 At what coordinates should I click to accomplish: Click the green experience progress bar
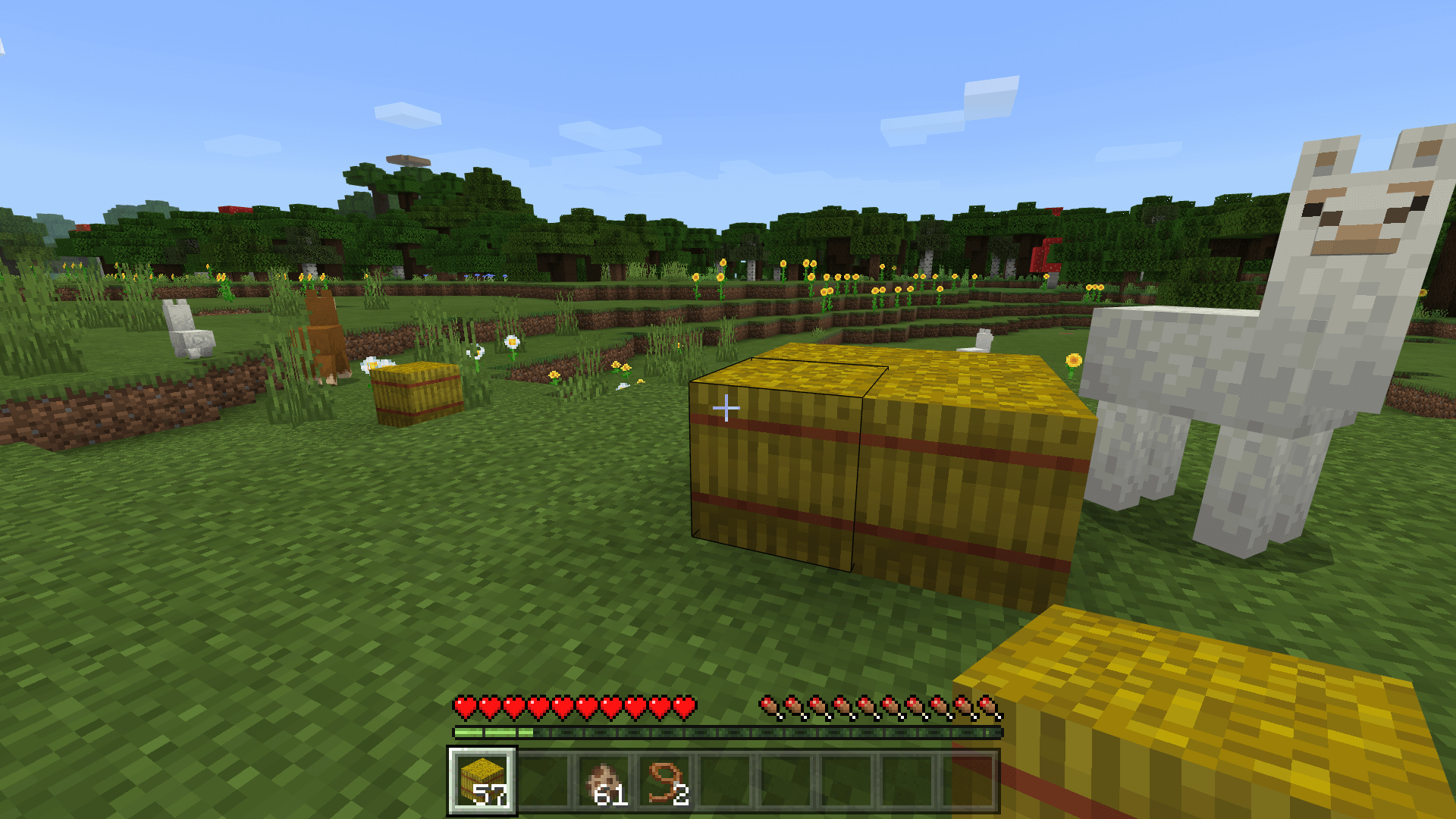[493, 733]
